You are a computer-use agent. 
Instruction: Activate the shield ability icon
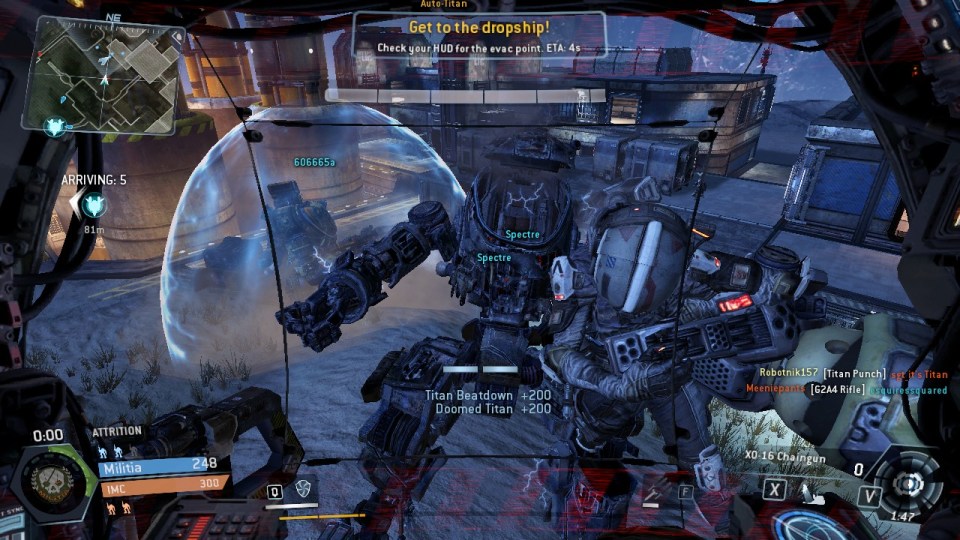coord(302,489)
